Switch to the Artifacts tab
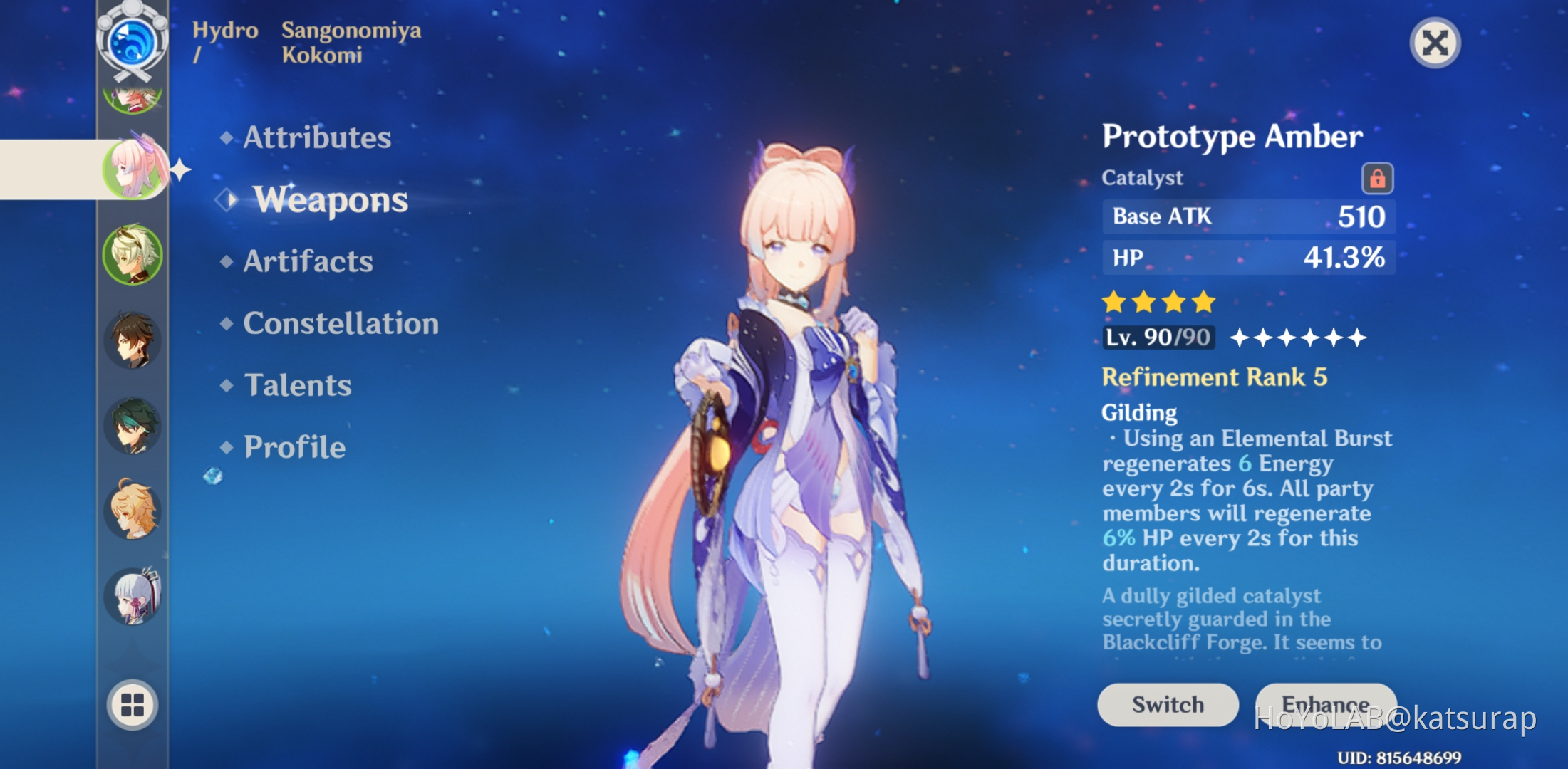The width and height of the screenshot is (1568, 769). pos(308,262)
